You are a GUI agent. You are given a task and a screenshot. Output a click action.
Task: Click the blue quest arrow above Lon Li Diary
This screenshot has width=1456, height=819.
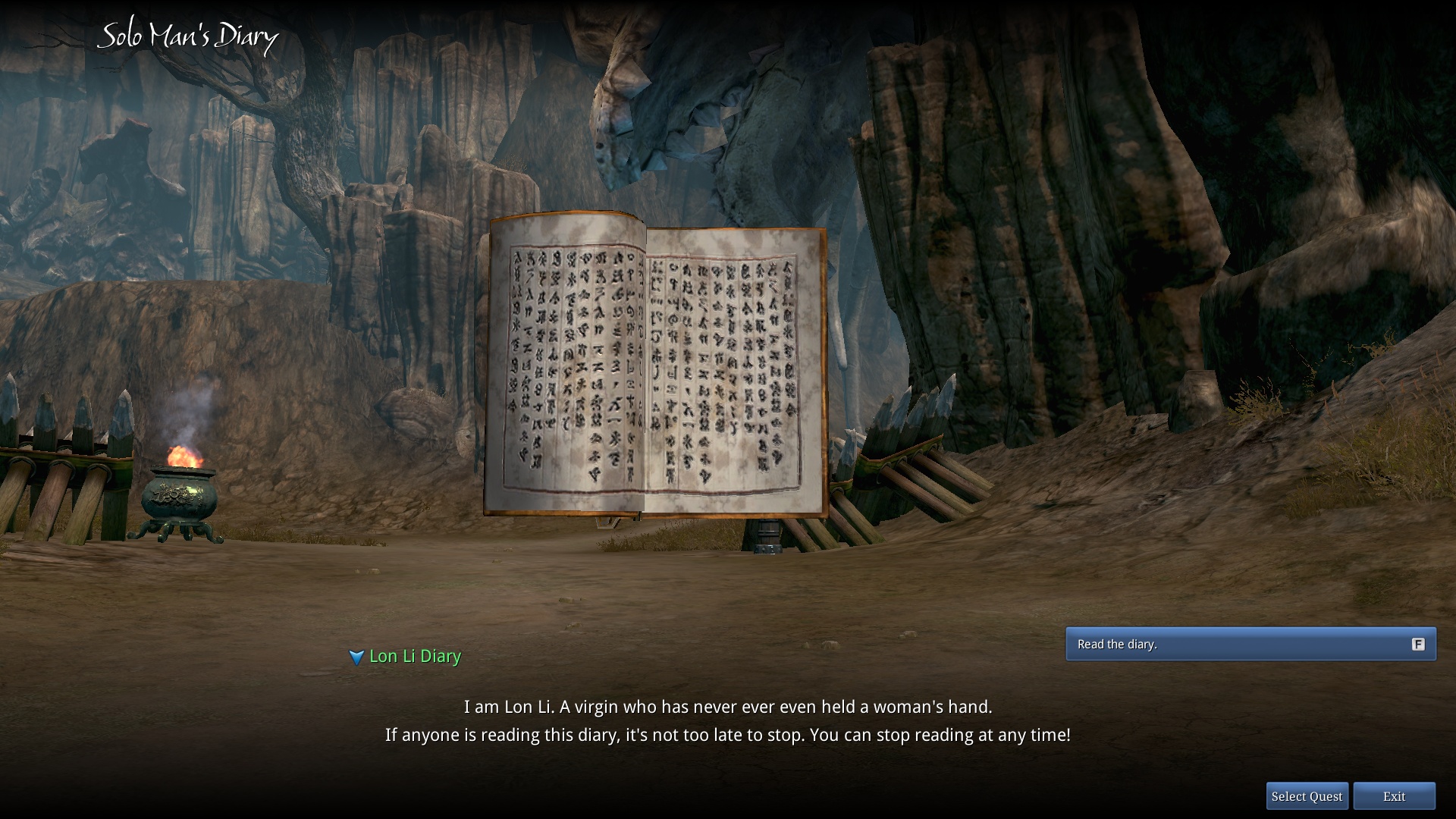[x=357, y=657]
